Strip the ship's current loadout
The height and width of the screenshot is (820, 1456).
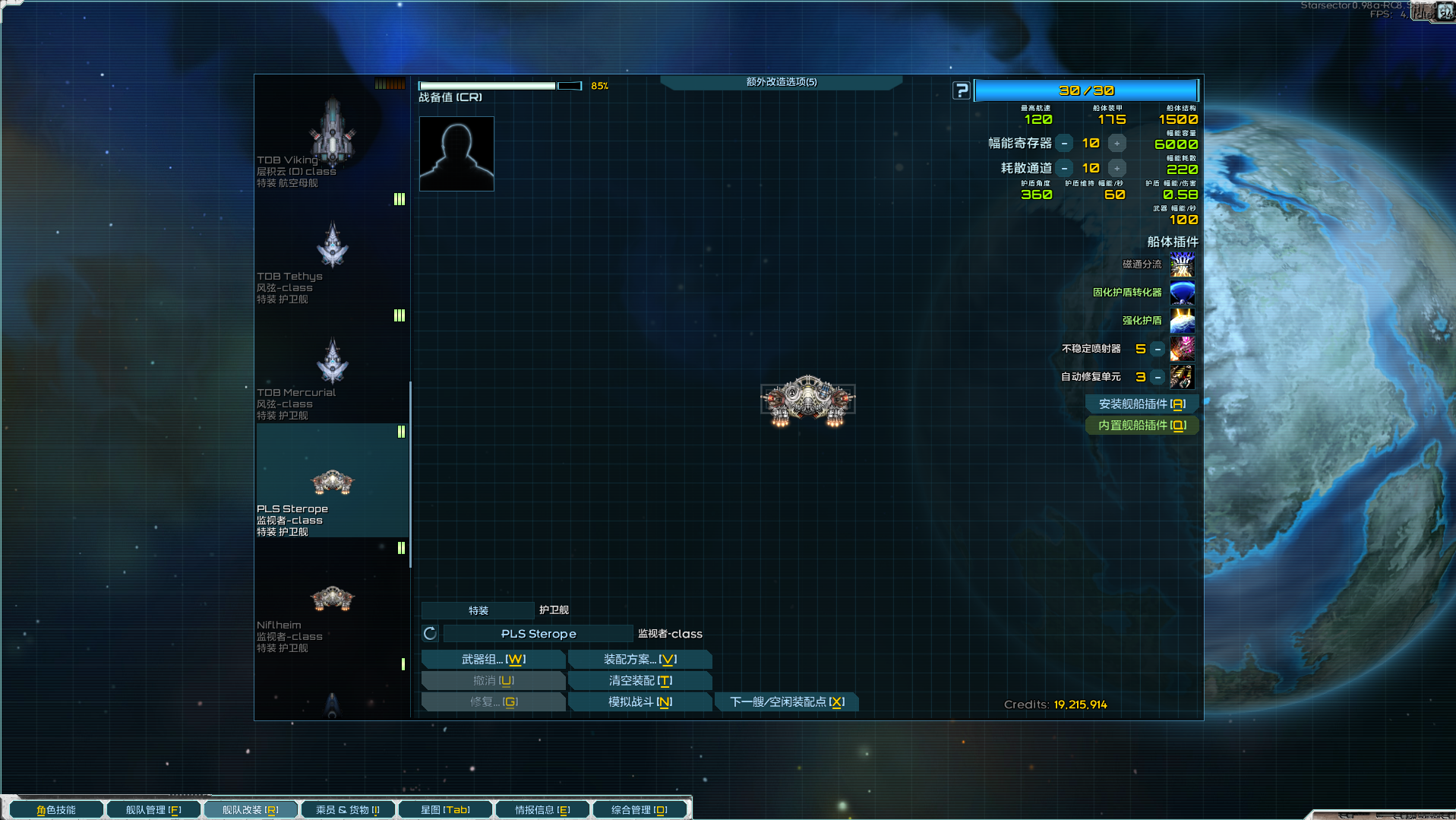coord(640,681)
